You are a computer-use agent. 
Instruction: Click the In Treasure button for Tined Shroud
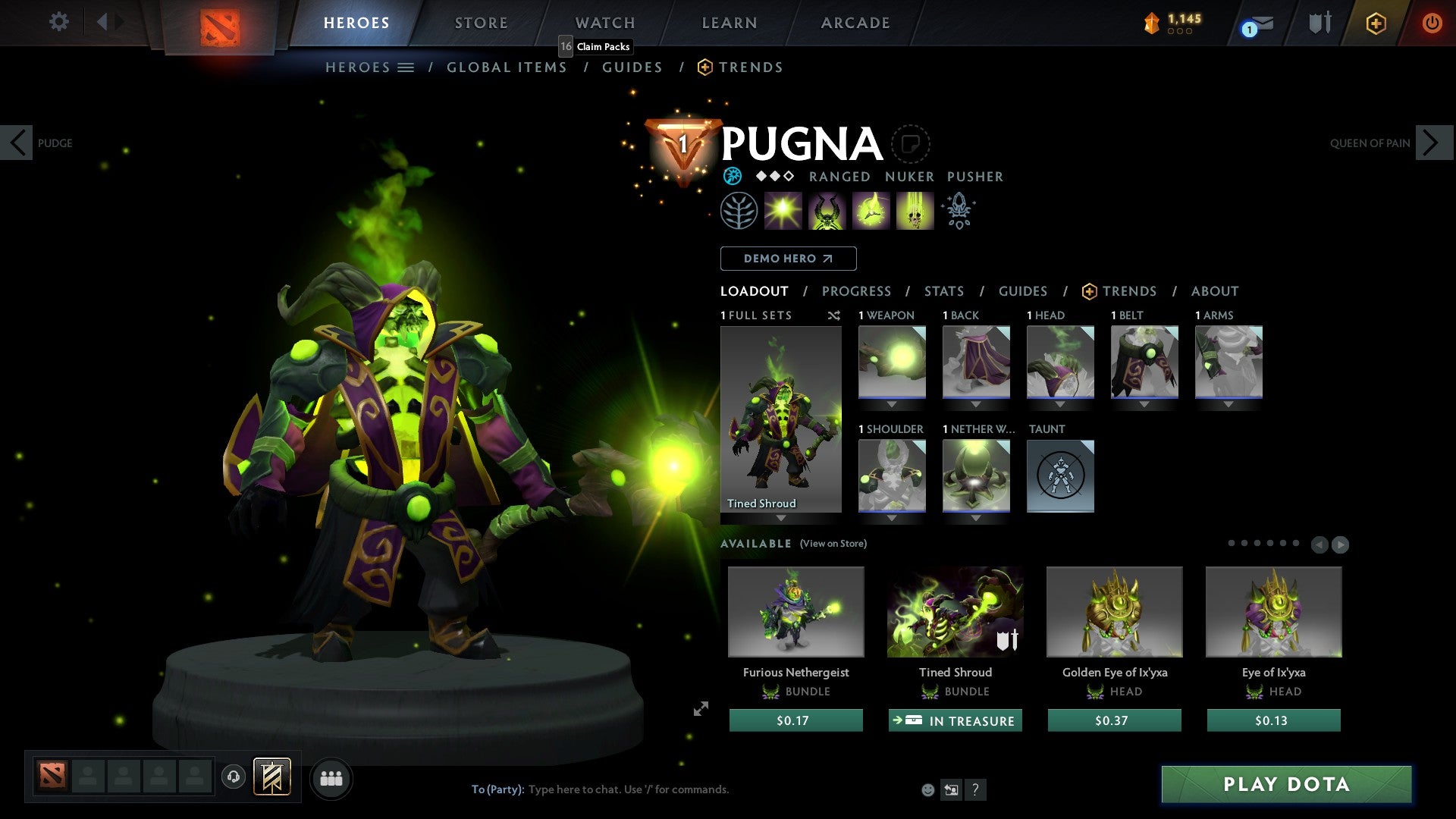click(955, 720)
